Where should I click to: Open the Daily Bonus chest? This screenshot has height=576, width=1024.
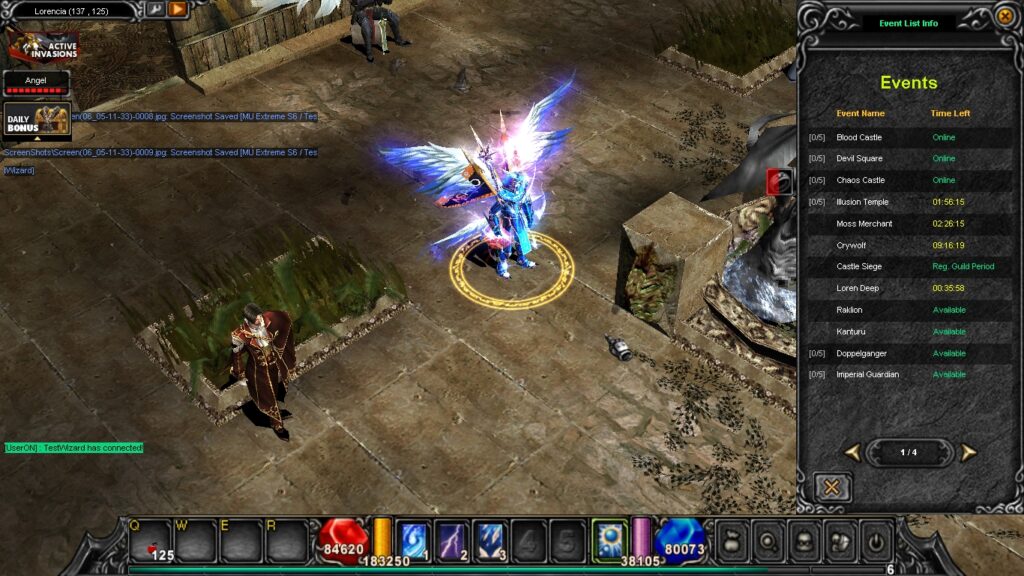pos(37,119)
